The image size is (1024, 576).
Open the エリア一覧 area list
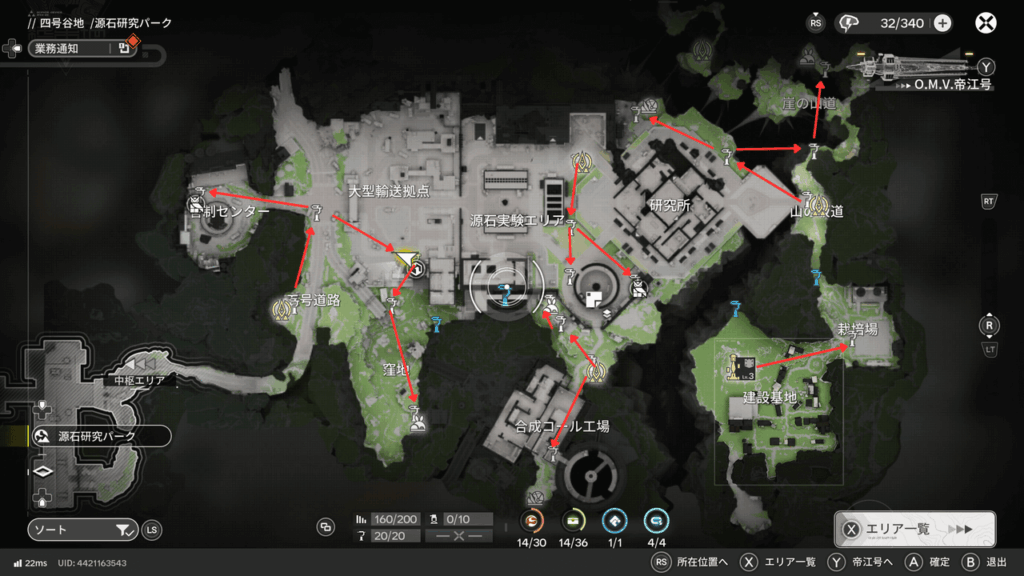[x=914, y=529]
